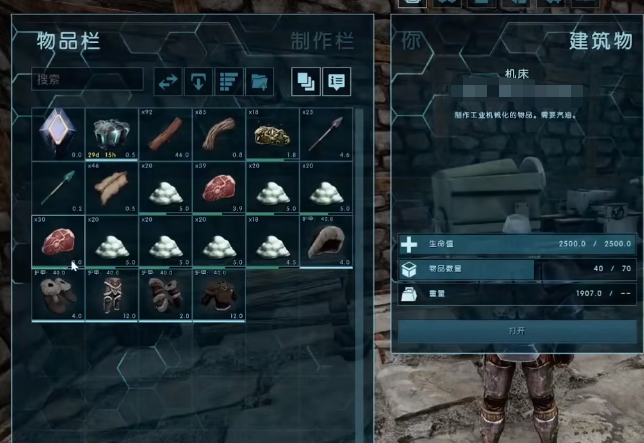Click the stacked squares button
The image size is (644, 443).
pos(305,80)
